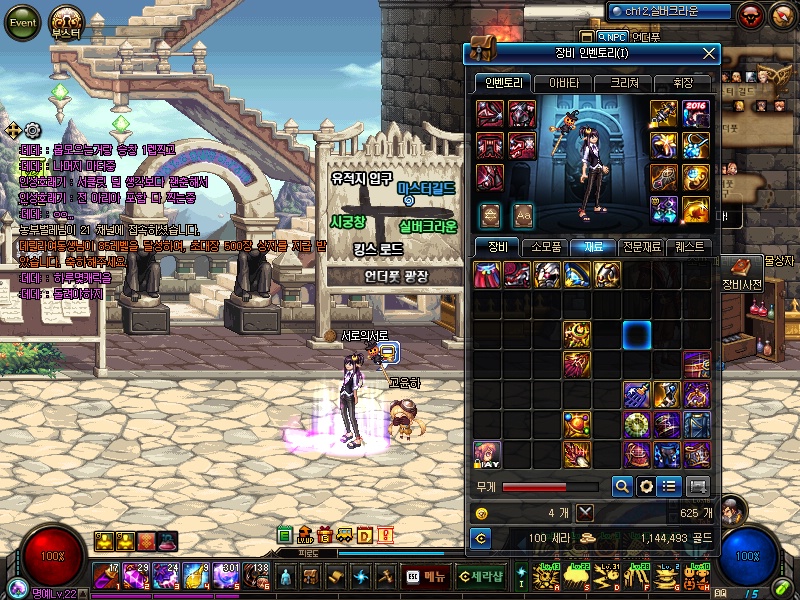Click the blue 세라 coin button
This screenshot has width=800, height=600.
click(x=481, y=539)
